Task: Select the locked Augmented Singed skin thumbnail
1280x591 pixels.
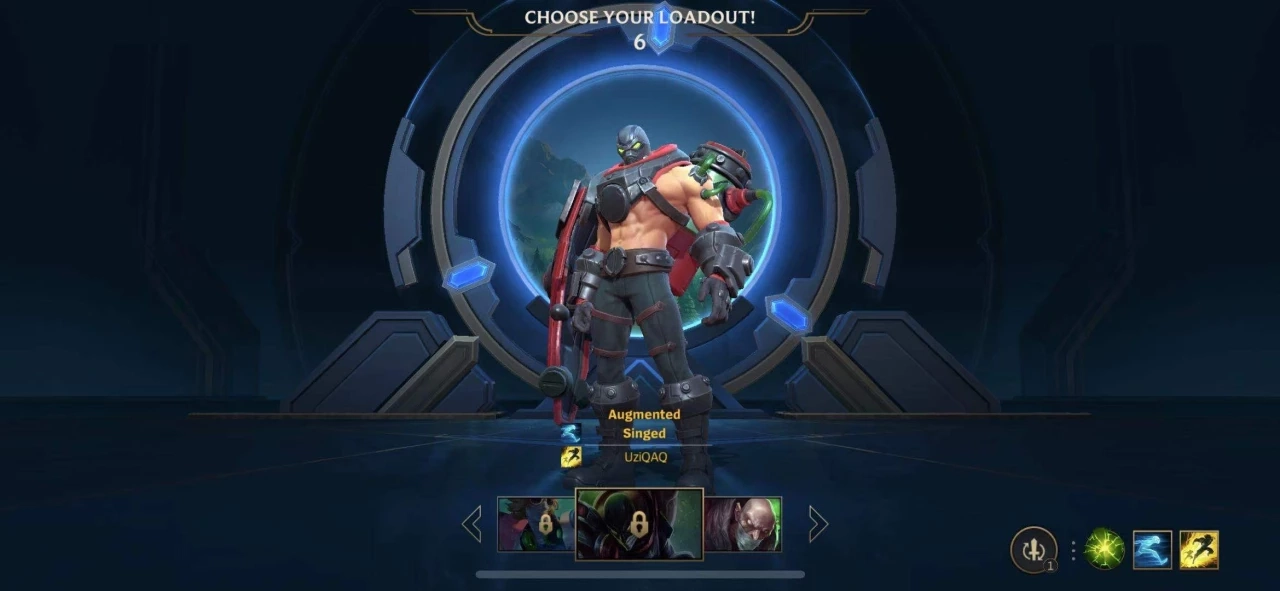Action: [639, 524]
